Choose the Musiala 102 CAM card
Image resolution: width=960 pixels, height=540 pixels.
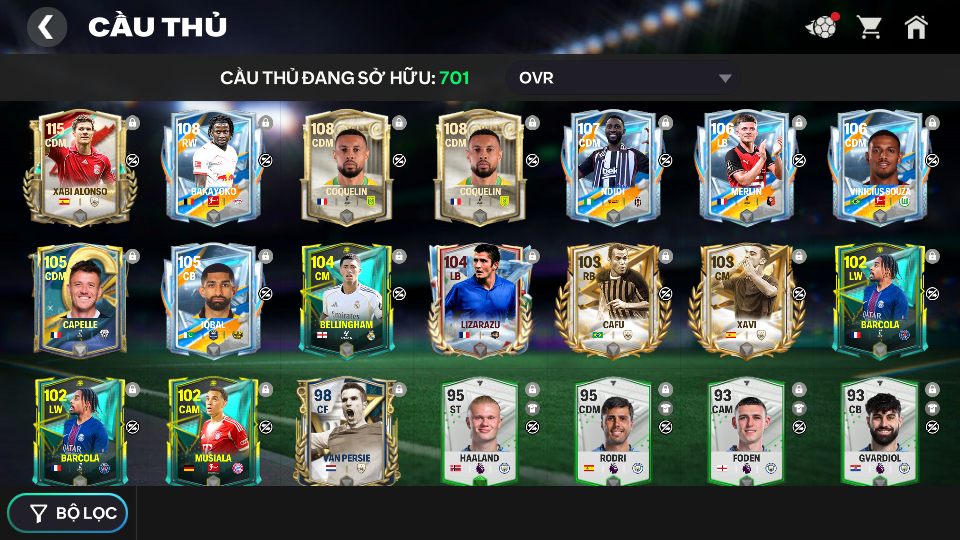(x=212, y=430)
